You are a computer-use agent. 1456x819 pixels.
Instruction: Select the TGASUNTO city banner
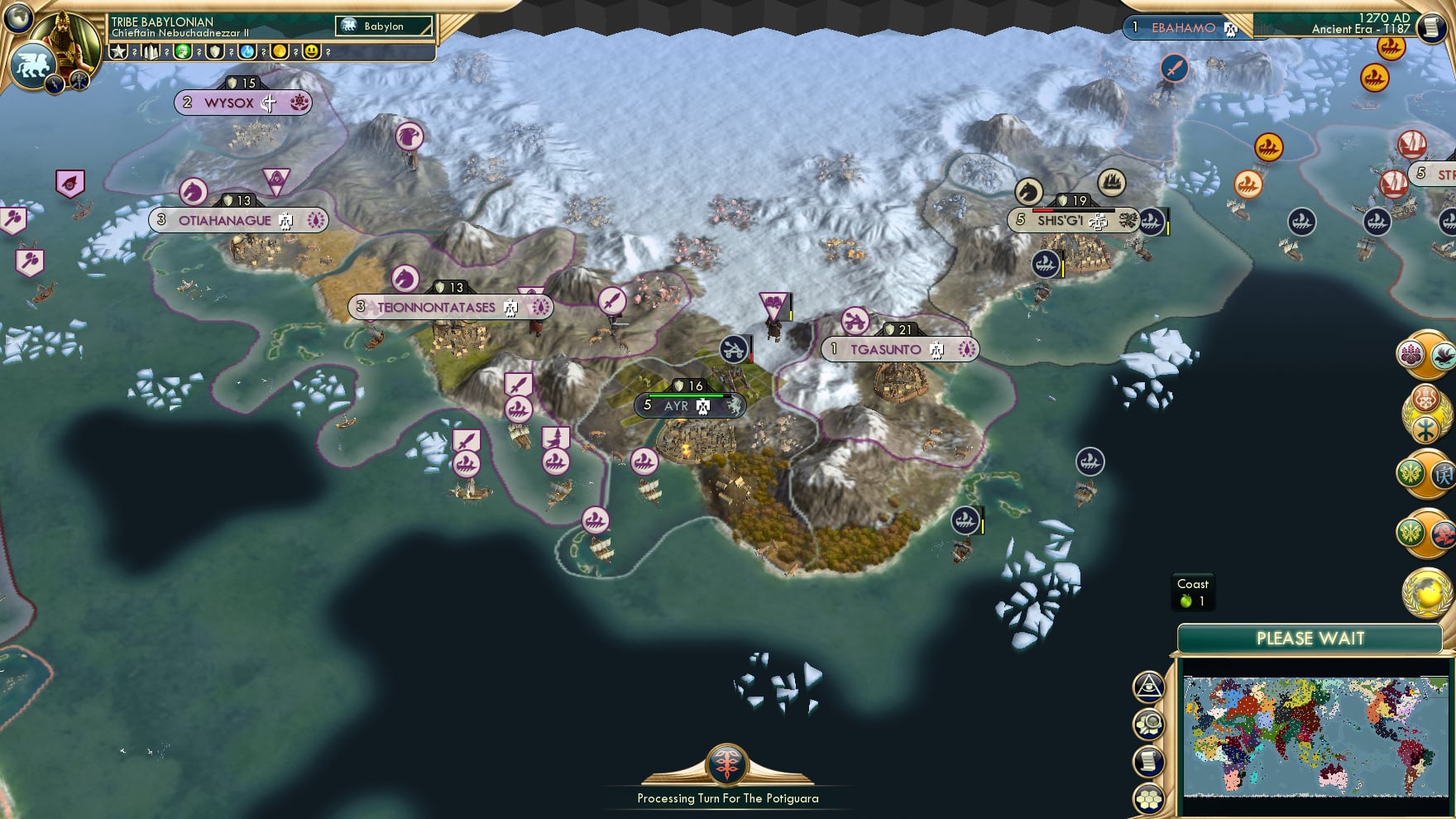(x=898, y=349)
